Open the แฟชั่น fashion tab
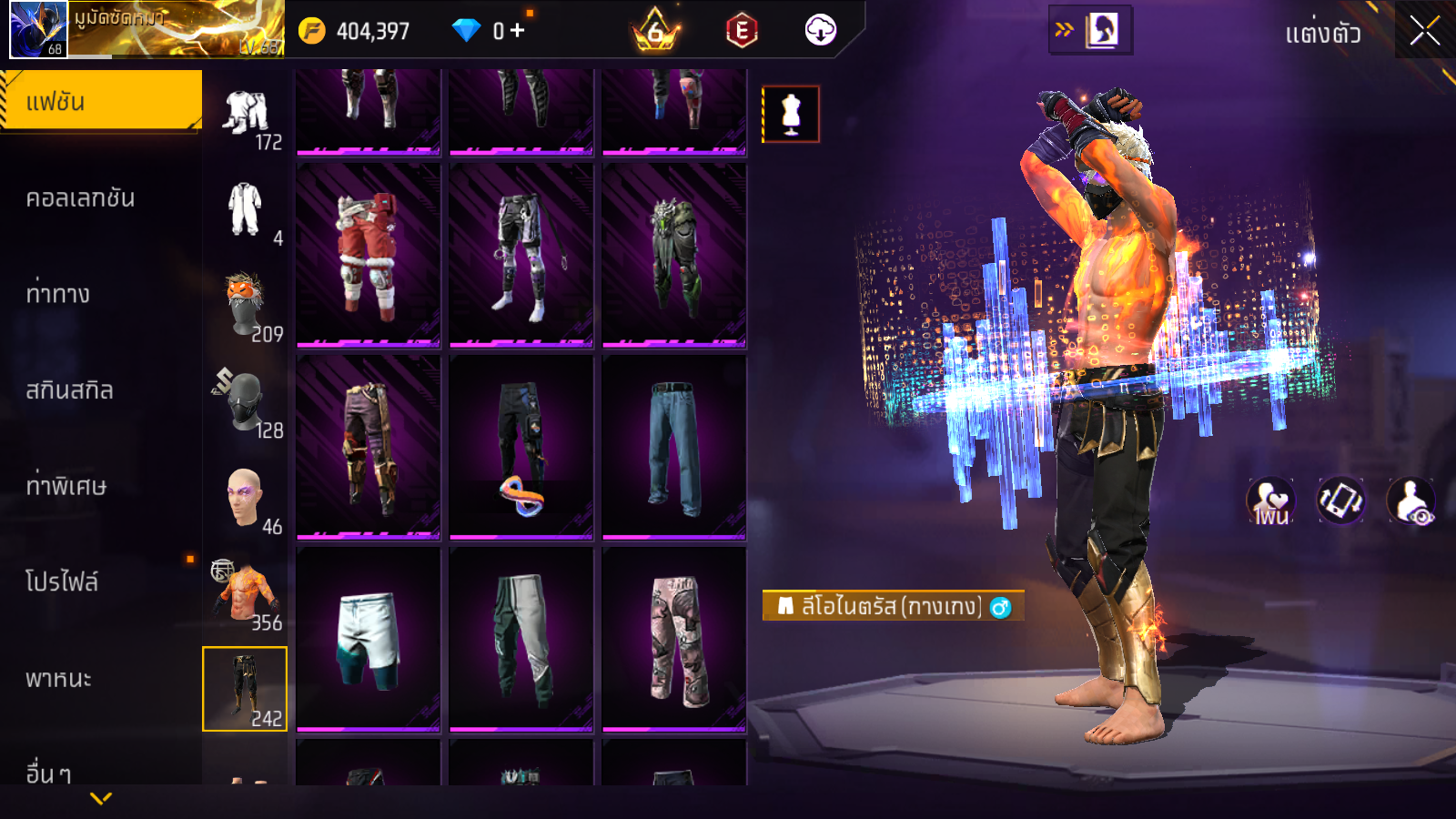1456x819 pixels. click(x=101, y=102)
